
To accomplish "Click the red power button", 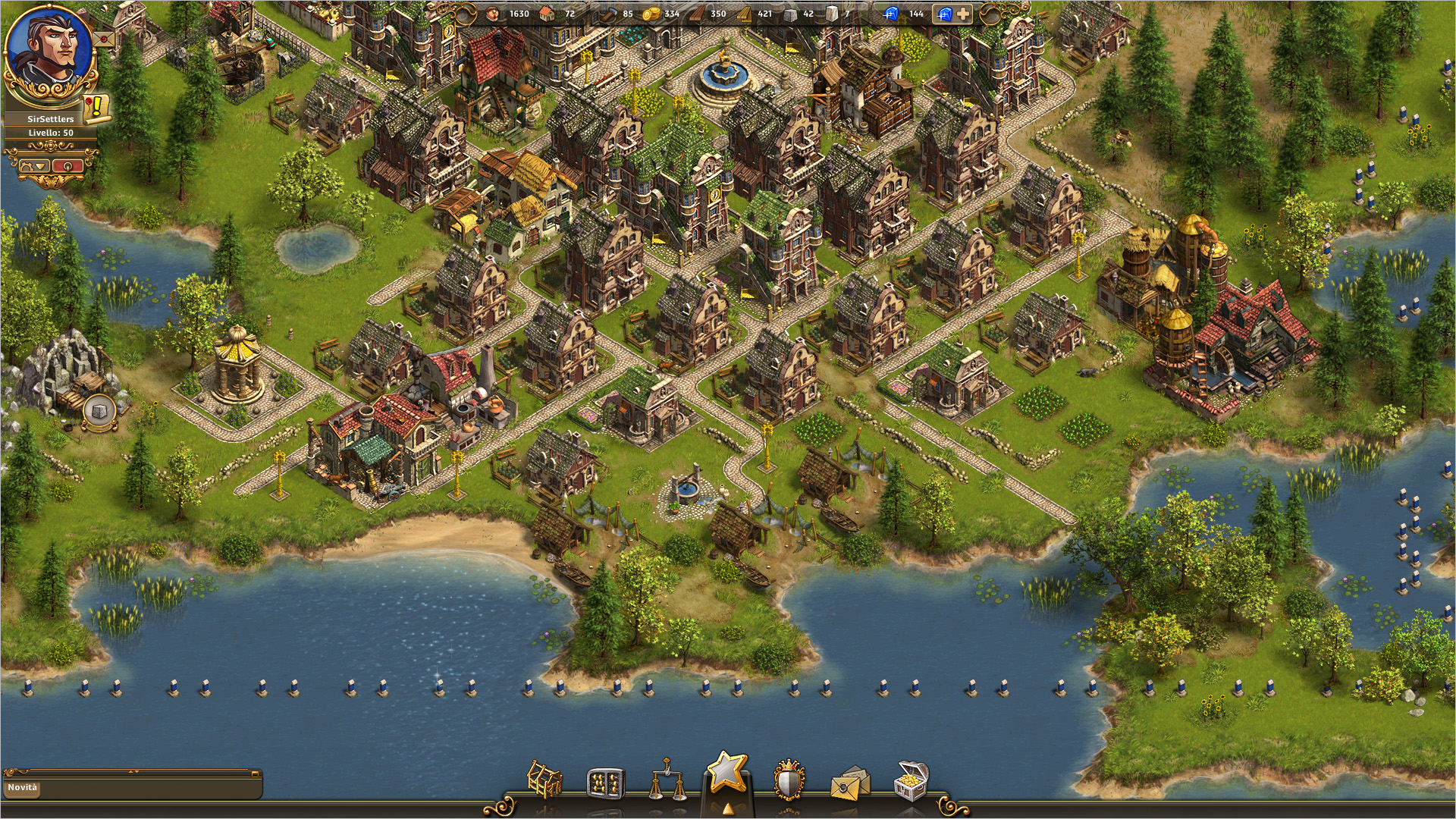I will point(68,165).
